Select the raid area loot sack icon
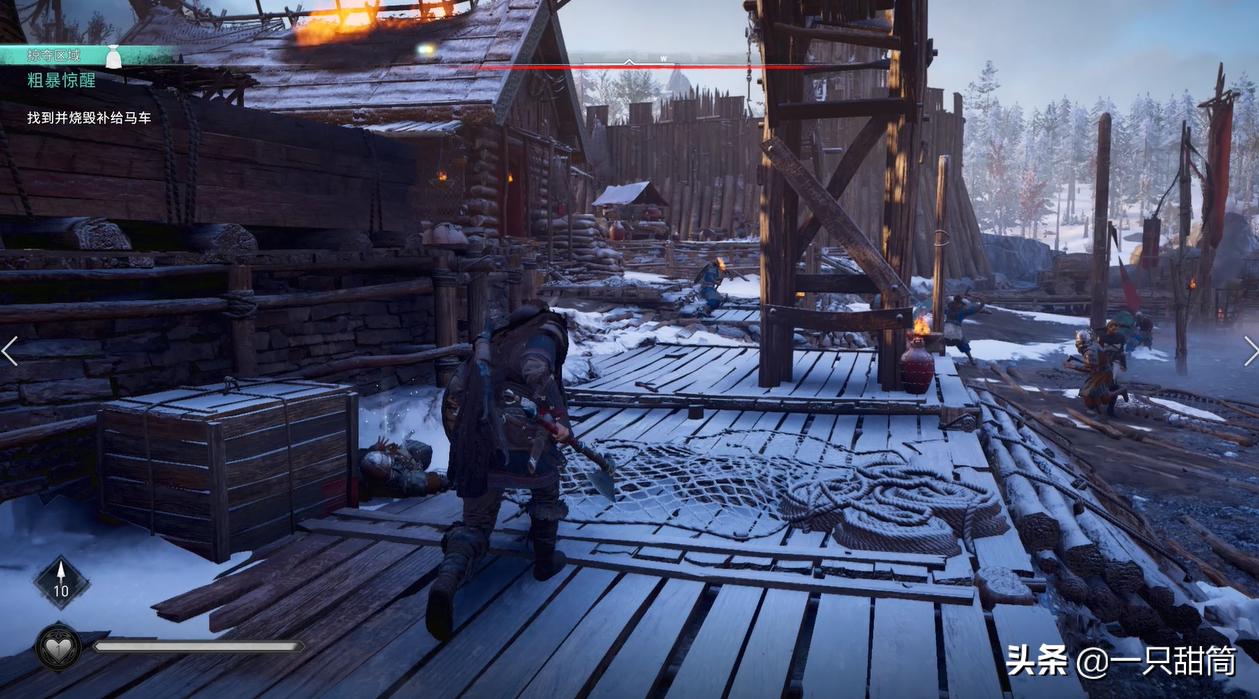 [x=113, y=58]
